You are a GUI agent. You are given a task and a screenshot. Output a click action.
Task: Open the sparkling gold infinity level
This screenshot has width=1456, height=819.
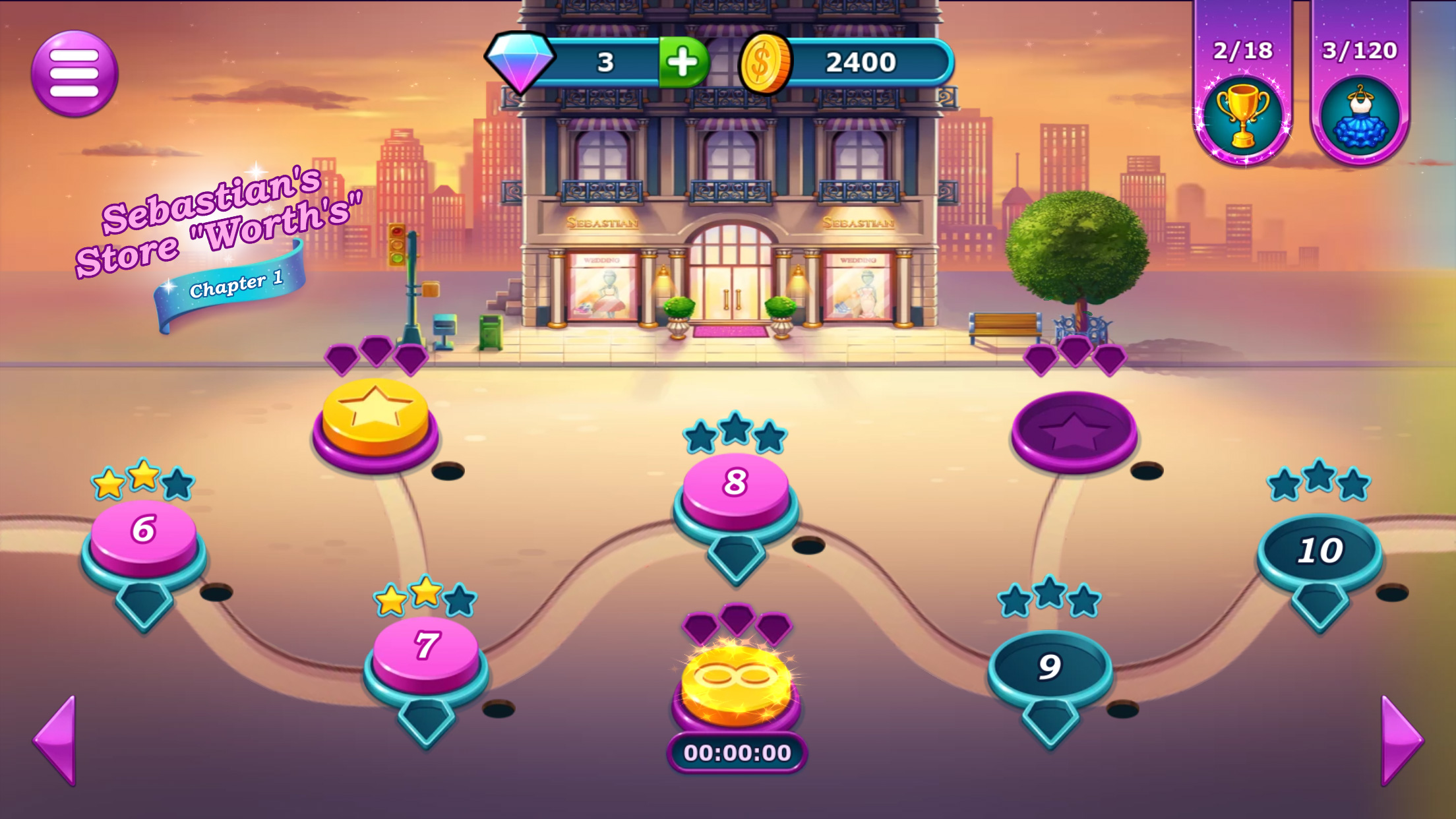click(736, 682)
